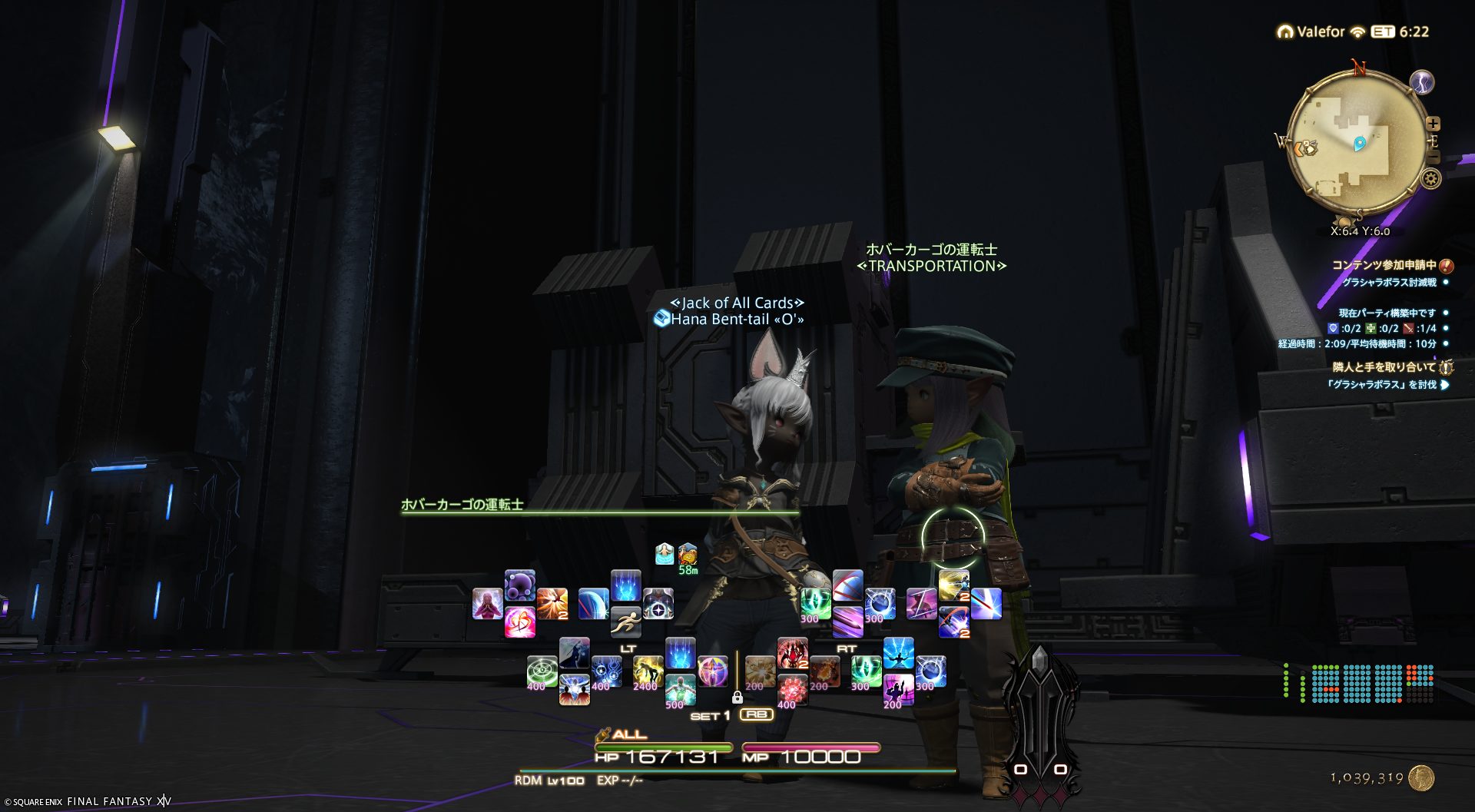Click the lightning weather icon by the minimap
The height and width of the screenshot is (812, 1475).
tap(1422, 82)
